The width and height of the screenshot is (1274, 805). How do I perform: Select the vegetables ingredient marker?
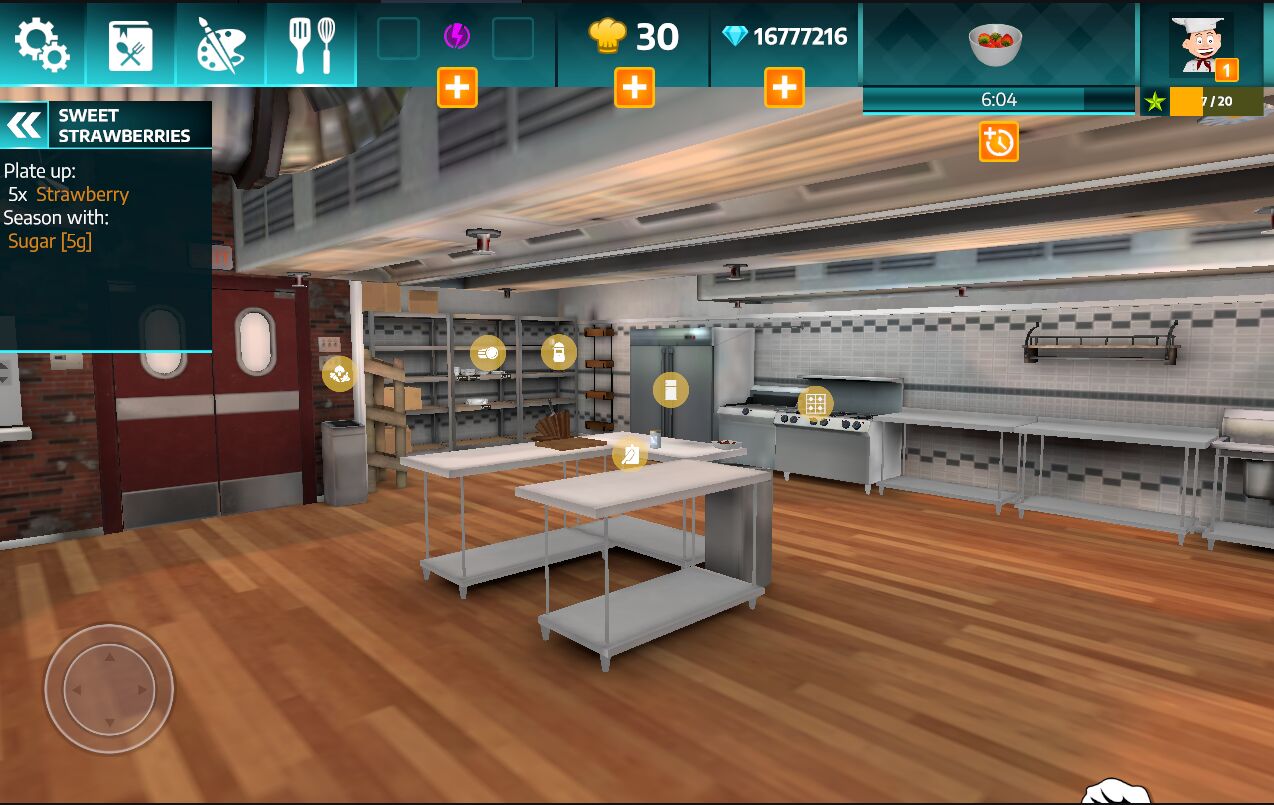(x=339, y=374)
